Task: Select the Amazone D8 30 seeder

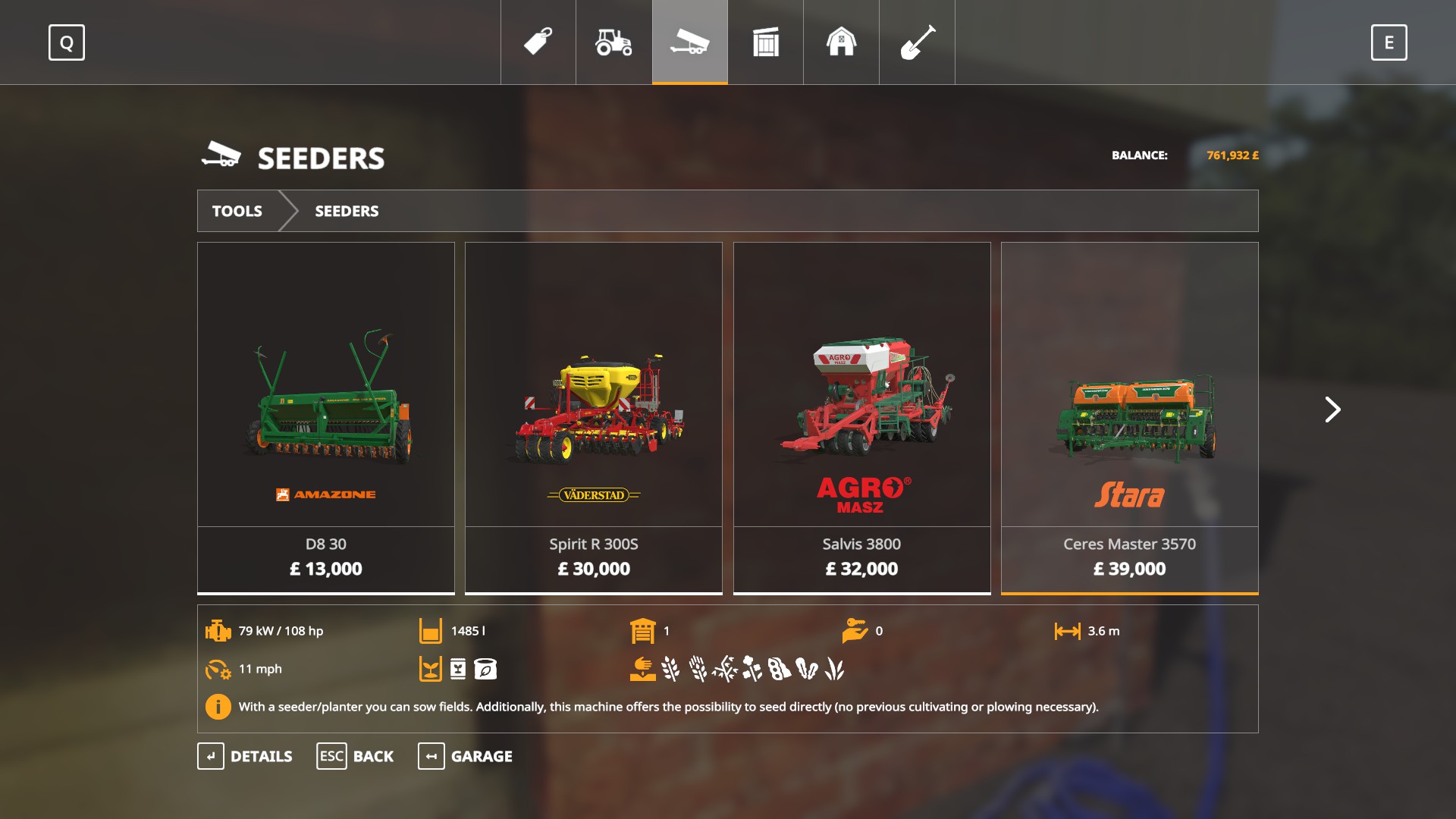Action: [326, 417]
